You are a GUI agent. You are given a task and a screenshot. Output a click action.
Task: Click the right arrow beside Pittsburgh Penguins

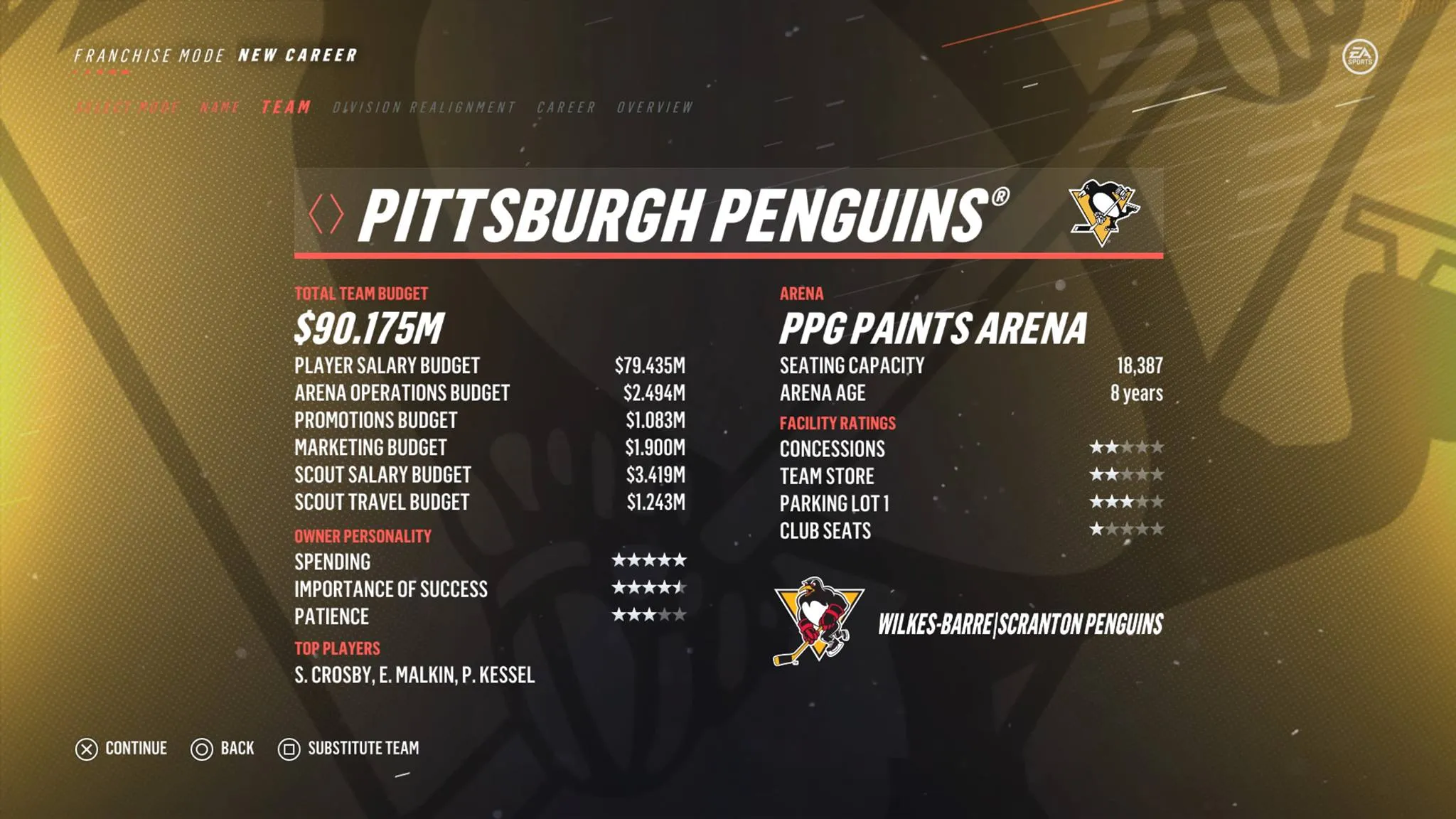[336, 213]
